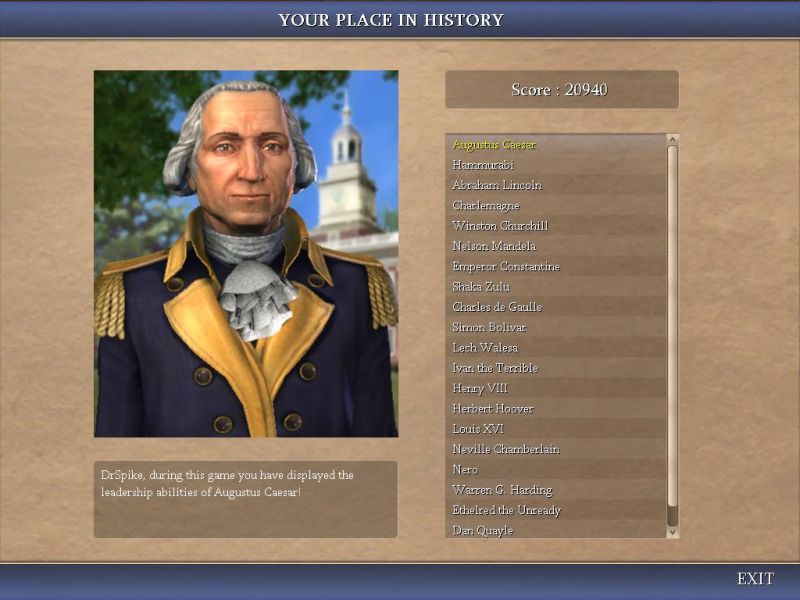Select the Nelson Mandela row
This screenshot has width=800, height=600.
pos(494,246)
